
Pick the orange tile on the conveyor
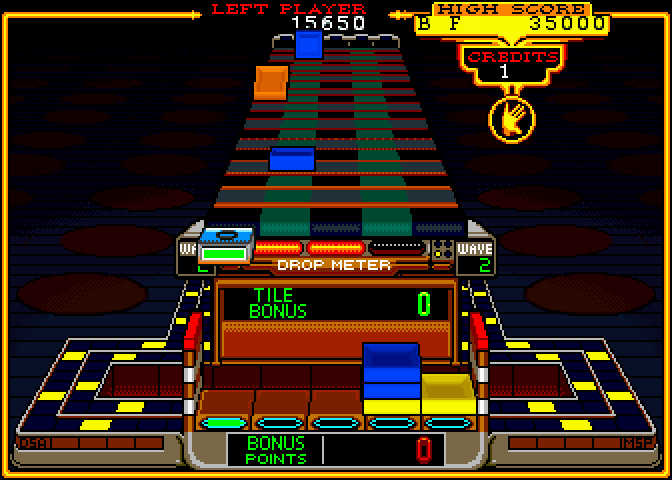pyautogui.click(x=271, y=82)
